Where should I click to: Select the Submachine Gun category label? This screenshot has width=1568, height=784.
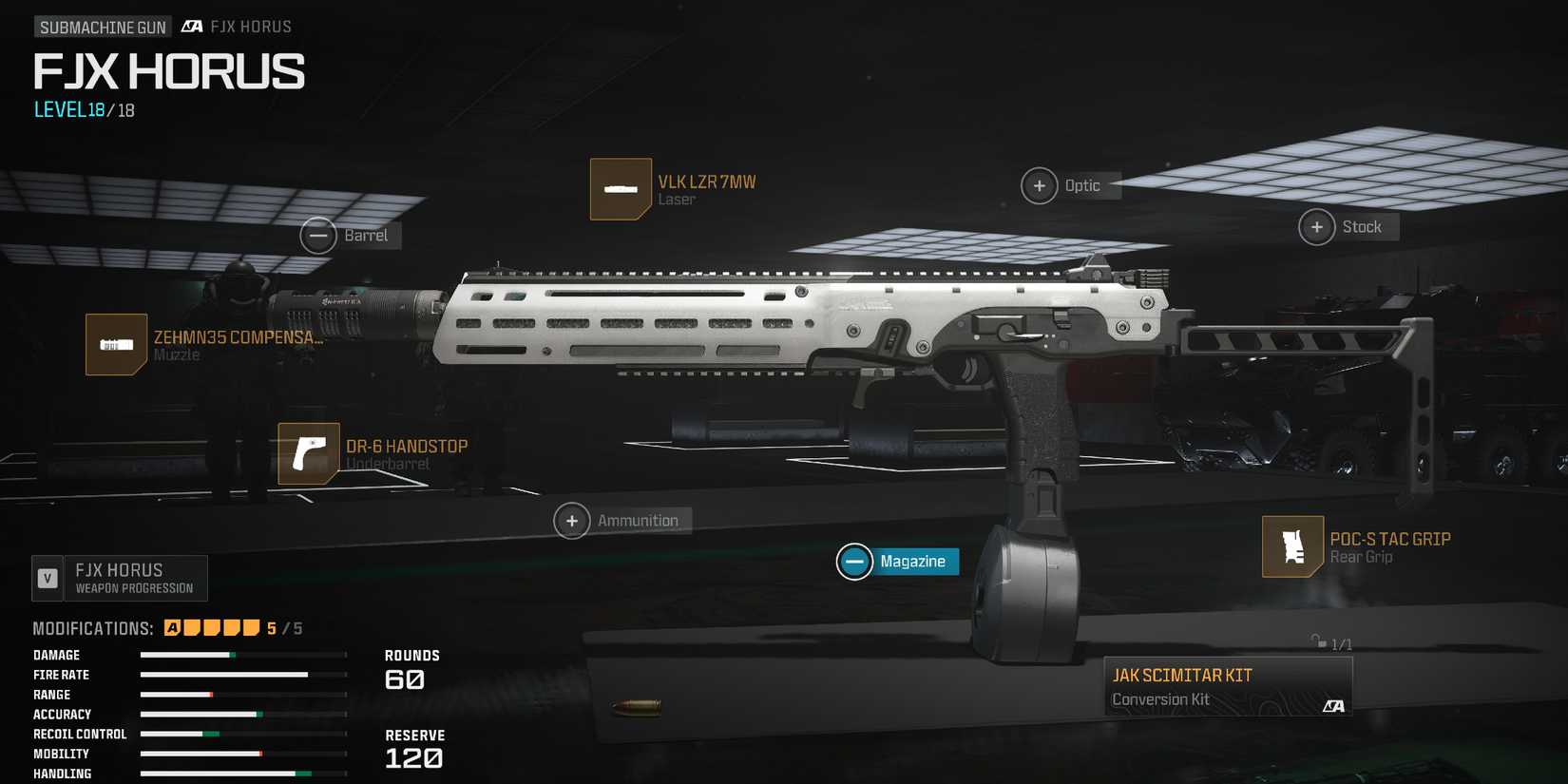click(x=102, y=26)
